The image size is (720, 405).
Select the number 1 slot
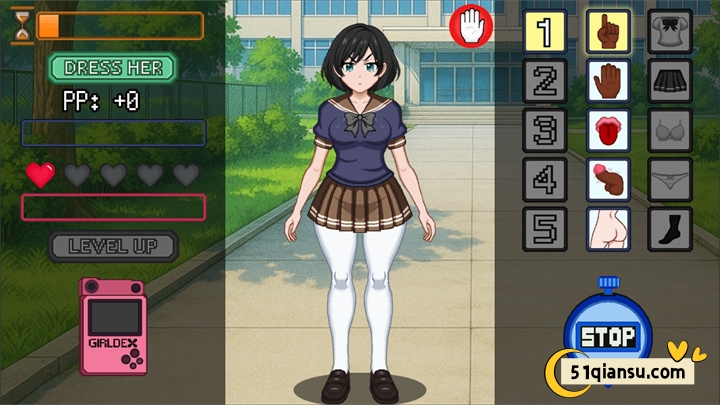(545, 32)
